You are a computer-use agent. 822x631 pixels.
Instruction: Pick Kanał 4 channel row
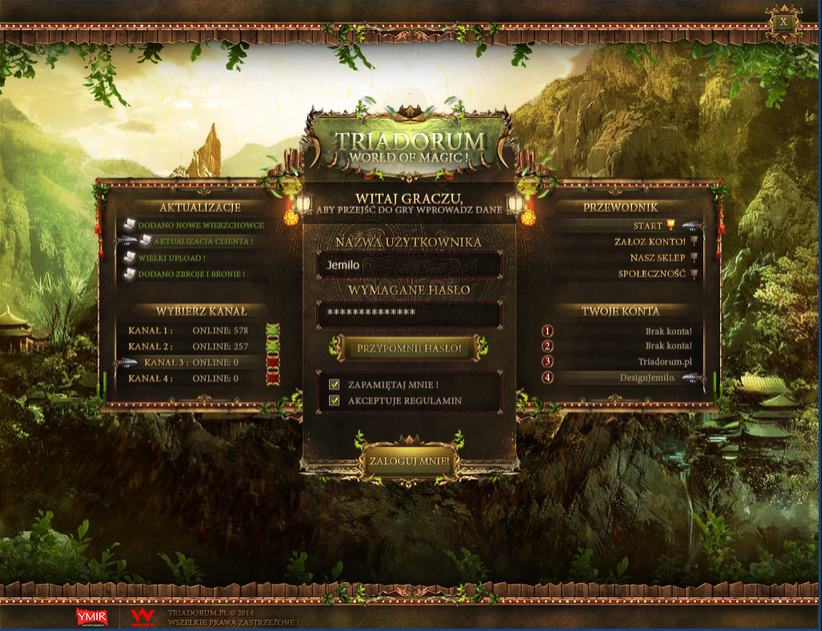(188, 378)
